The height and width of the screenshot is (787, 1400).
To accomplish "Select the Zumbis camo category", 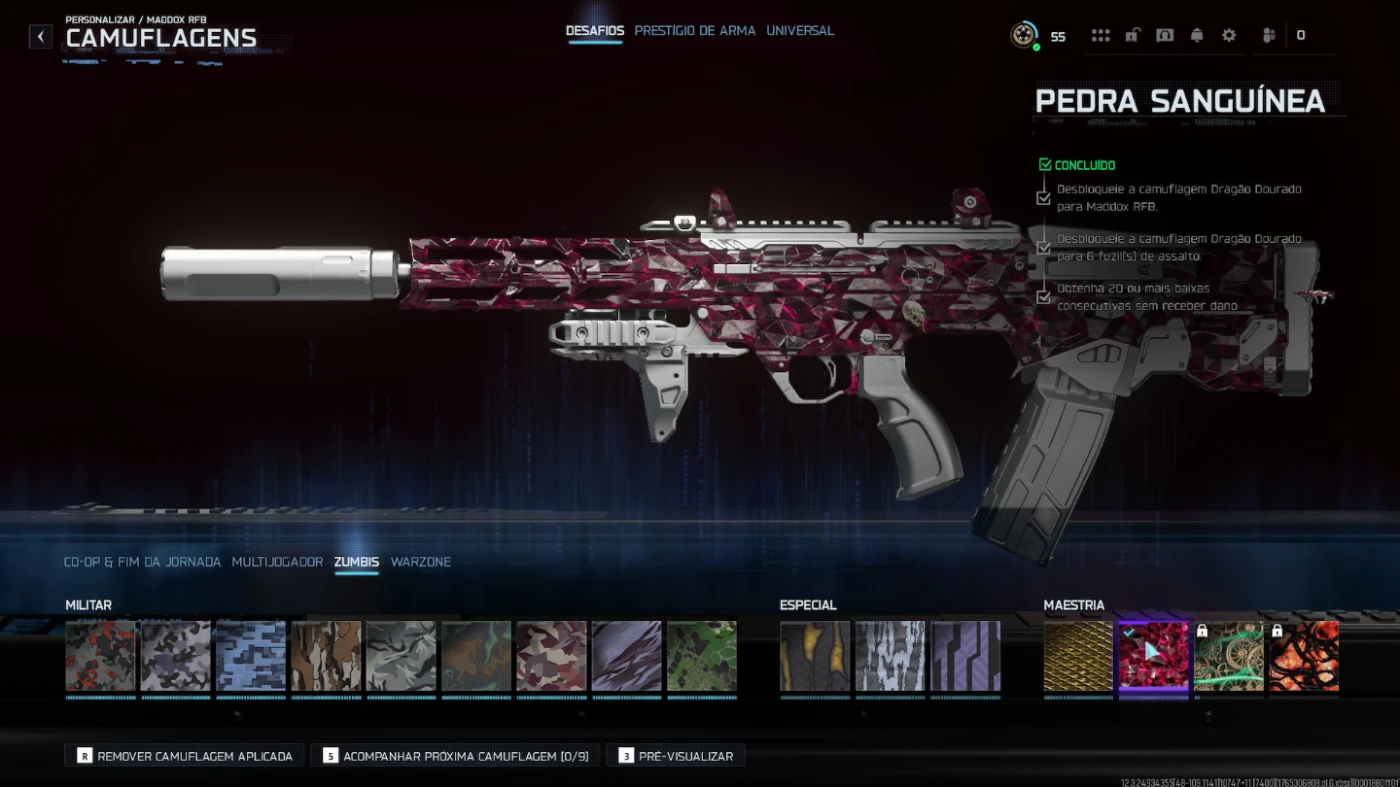I will (x=357, y=562).
